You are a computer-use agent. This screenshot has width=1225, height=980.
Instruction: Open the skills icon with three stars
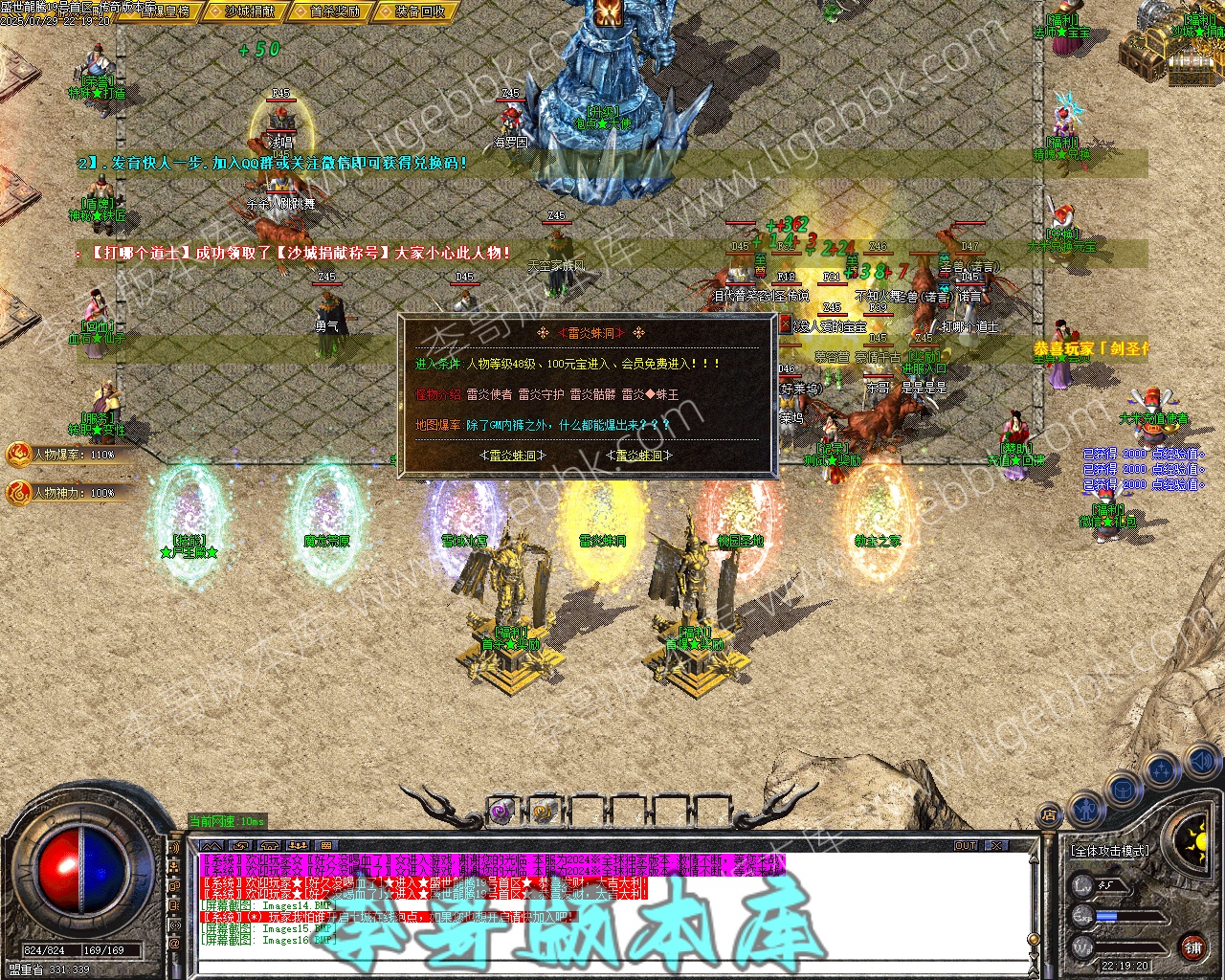[x=1162, y=770]
